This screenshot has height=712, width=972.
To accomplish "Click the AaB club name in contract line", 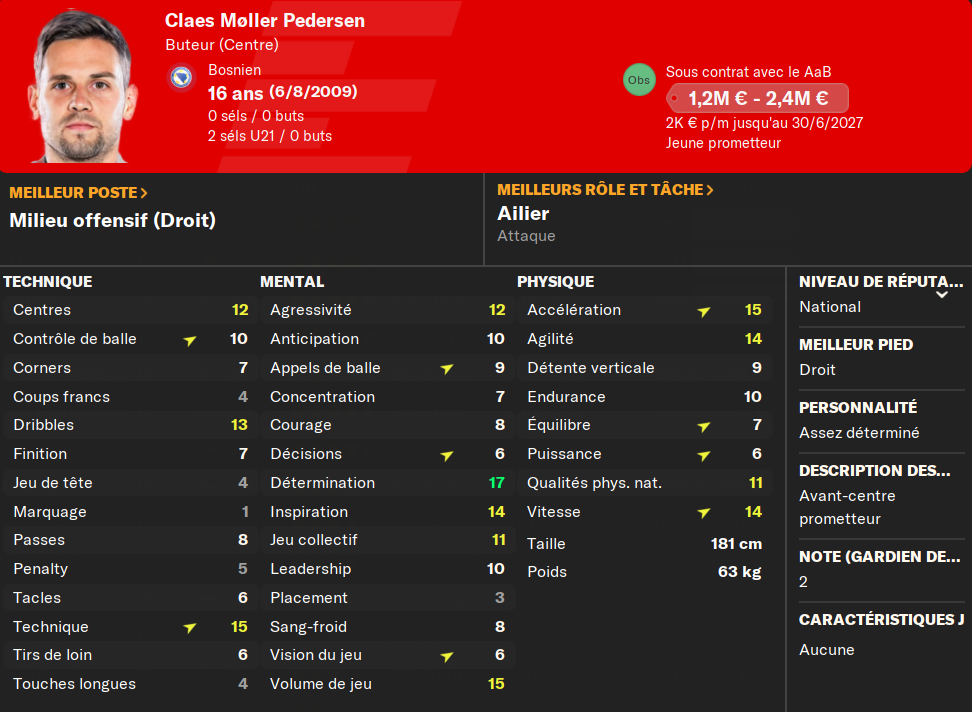I will point(817,72).
